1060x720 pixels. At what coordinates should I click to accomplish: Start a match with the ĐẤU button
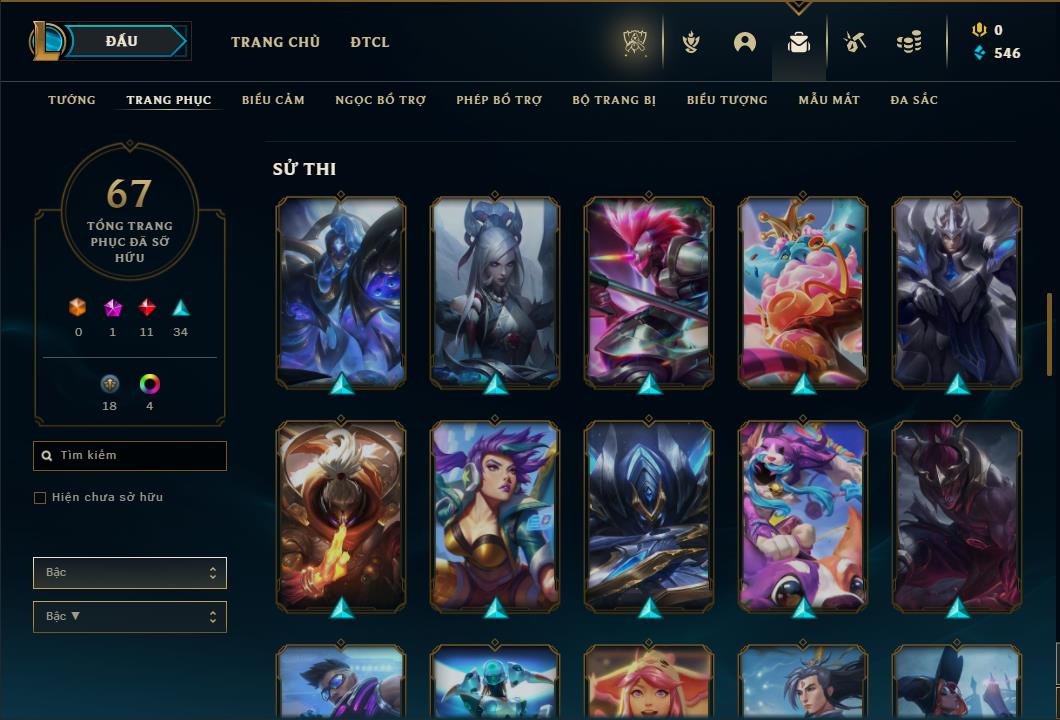[122, 41]
